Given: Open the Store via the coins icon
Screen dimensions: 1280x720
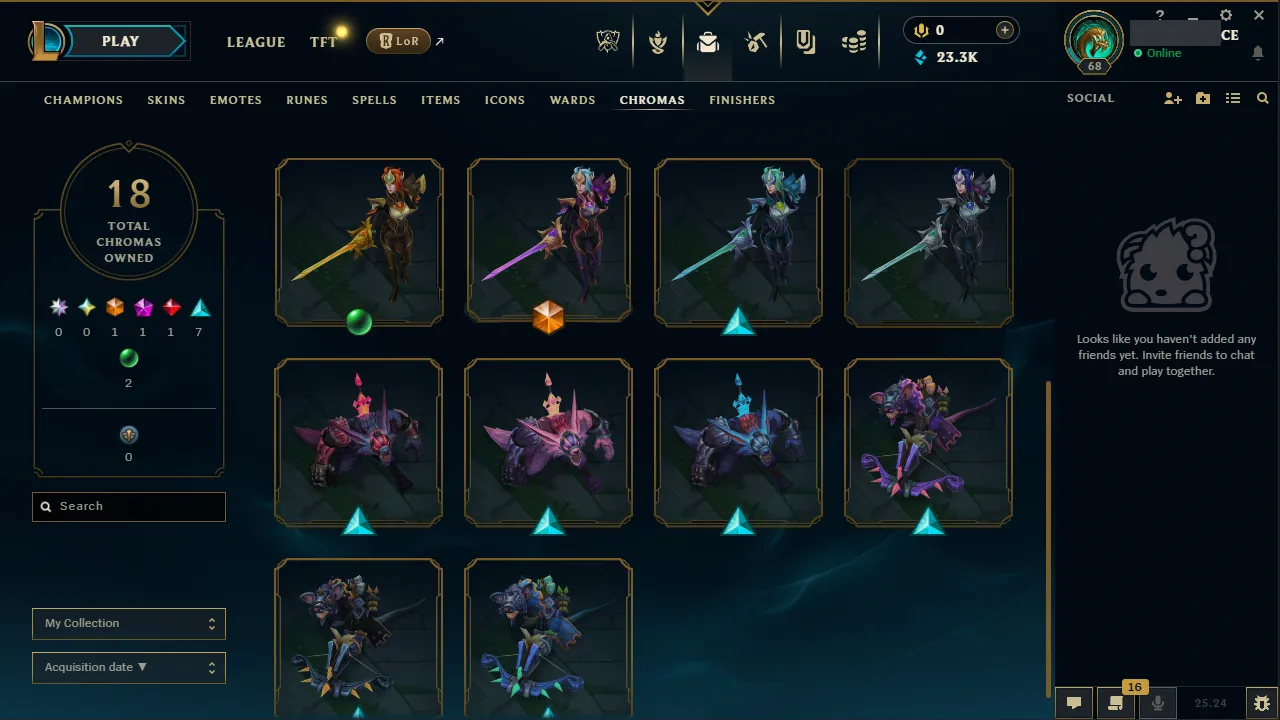Looking at the screenshot, I should coord(855,41).
